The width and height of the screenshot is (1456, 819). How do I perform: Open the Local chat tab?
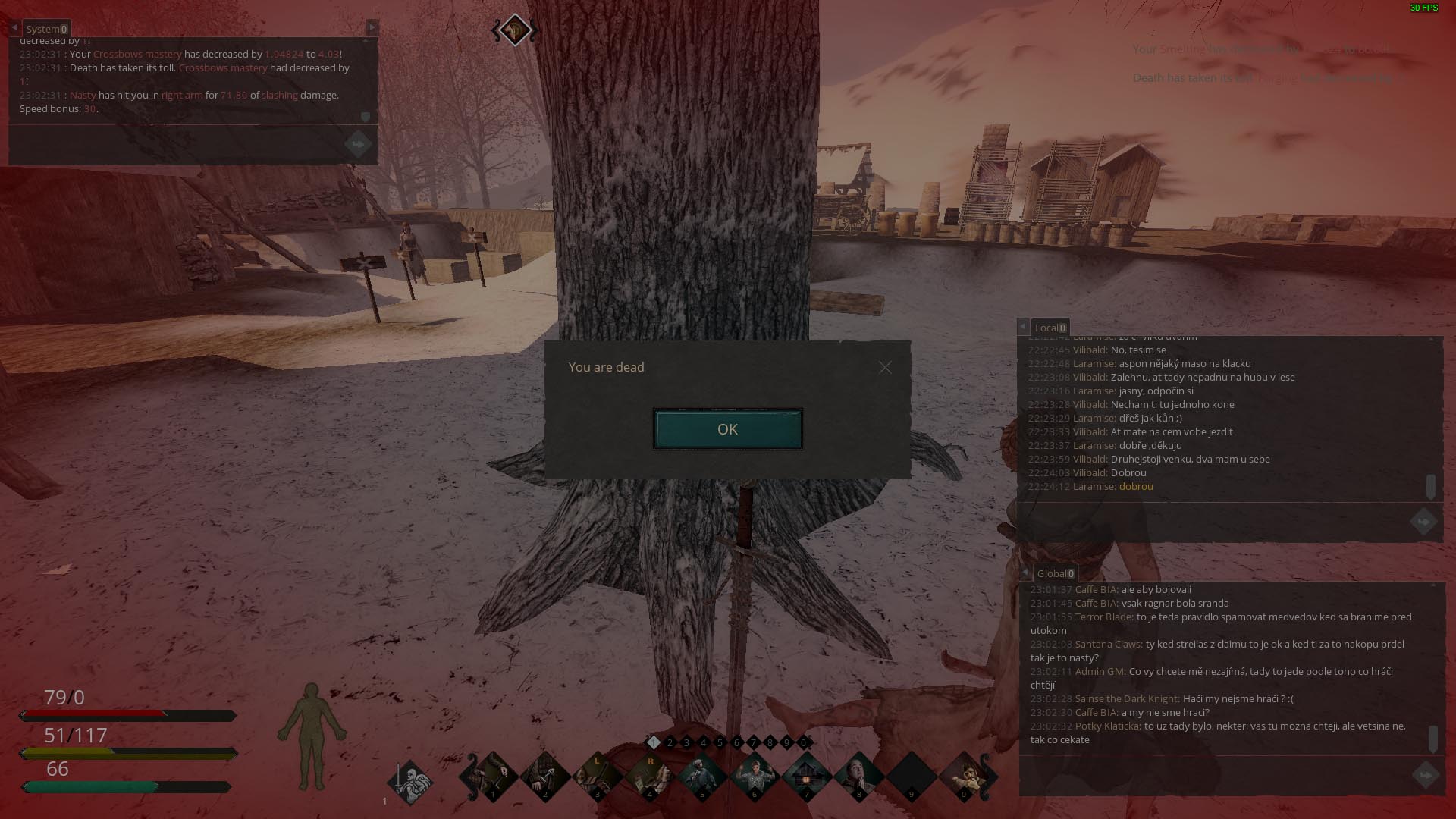1050,328
